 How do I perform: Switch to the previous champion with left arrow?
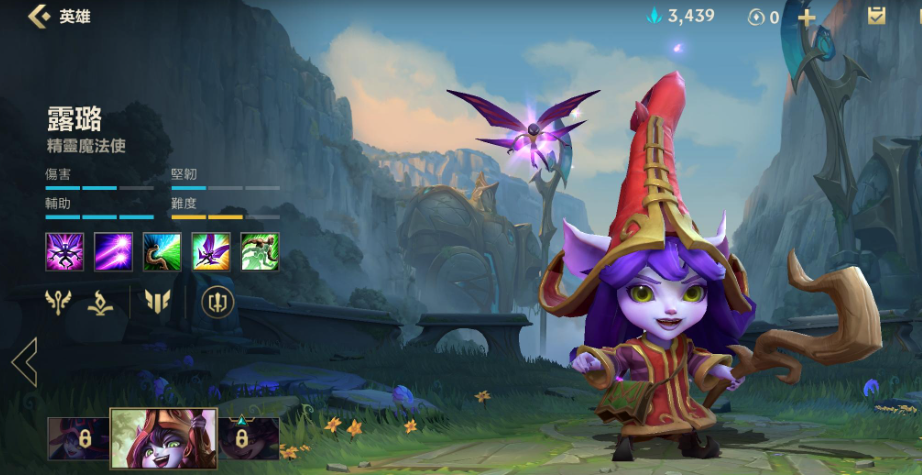[x=24, y=361]
